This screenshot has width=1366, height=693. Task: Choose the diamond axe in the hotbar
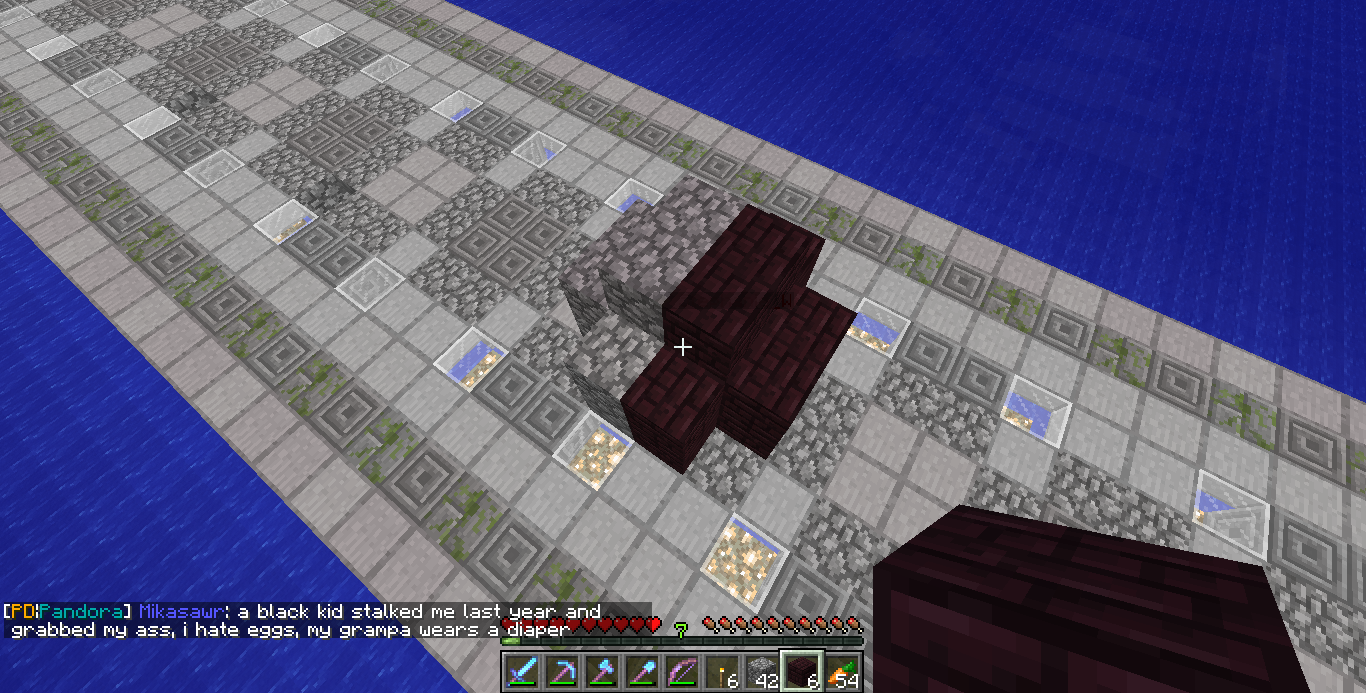(601, 672)
